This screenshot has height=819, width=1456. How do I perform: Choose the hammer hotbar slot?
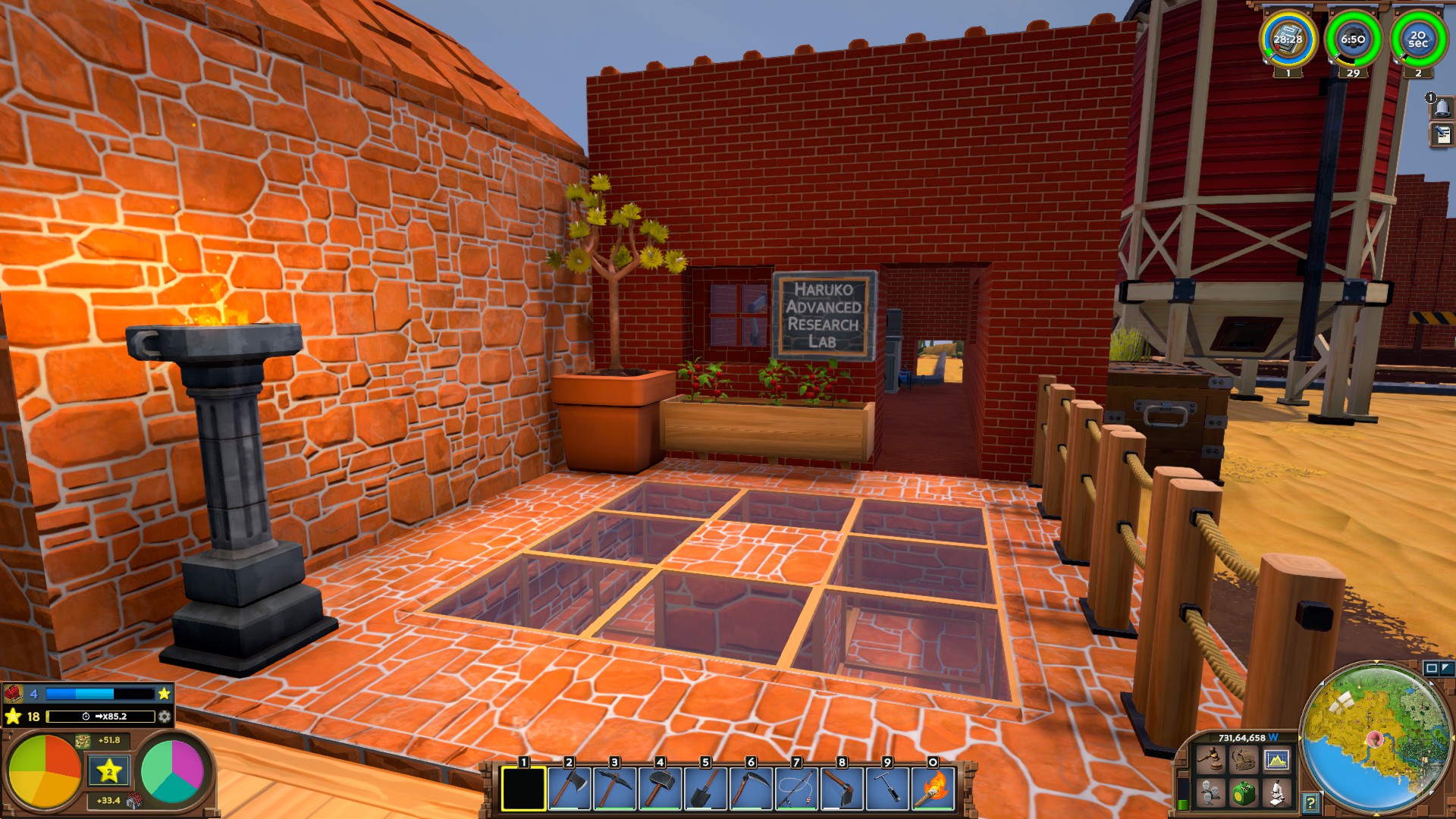pyautogui.click(x=660, y=789)
